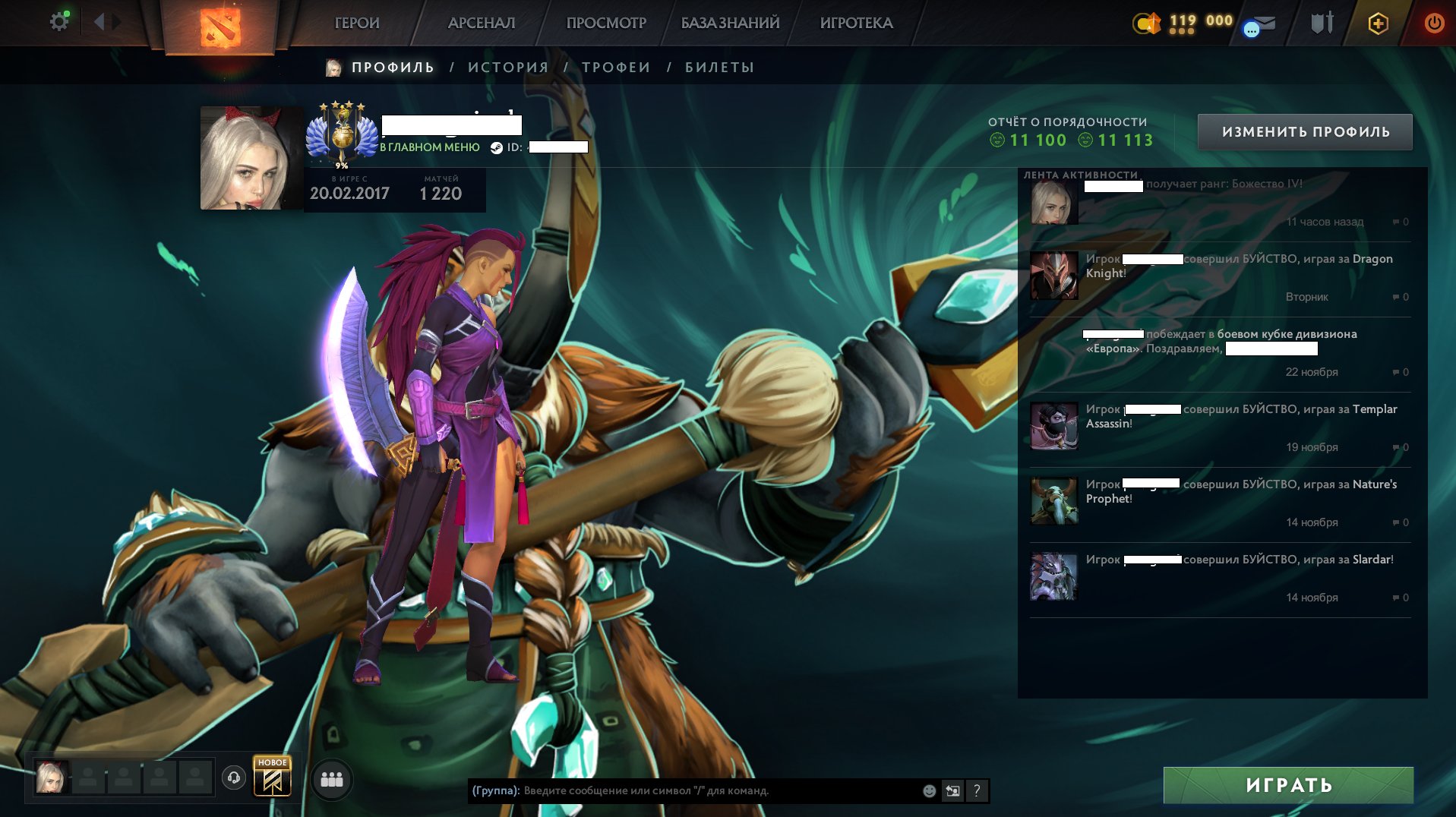This screenshot has height=817, width=1456.
Task: Open the АРСЕНАЛ menu
Action: [482, 23]
